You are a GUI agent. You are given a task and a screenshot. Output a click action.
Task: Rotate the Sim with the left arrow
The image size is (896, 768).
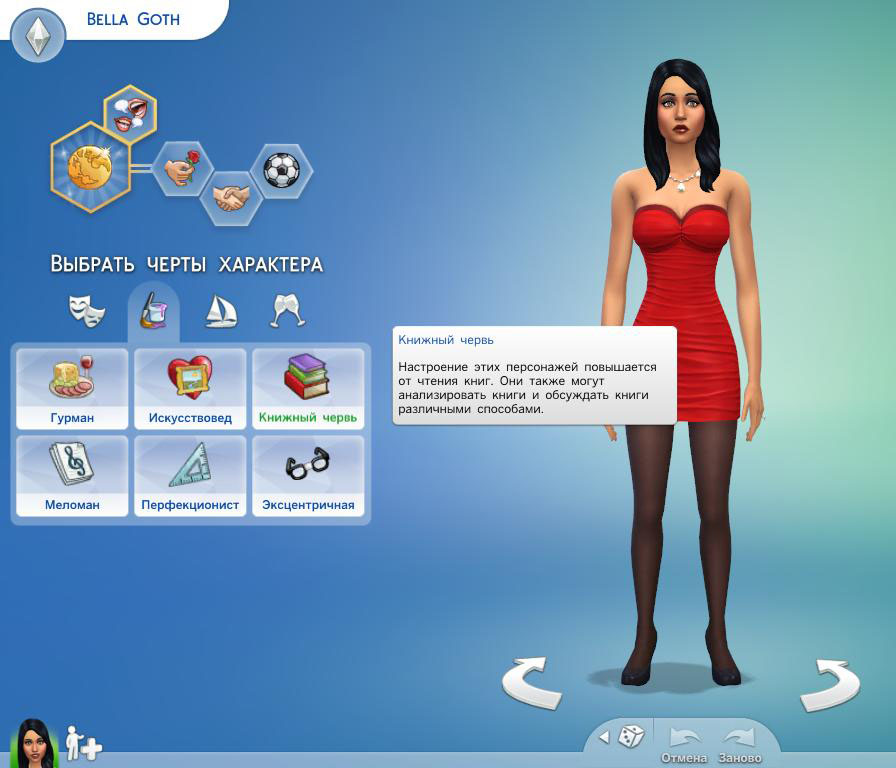pyautogui.click(x=531, y=683)
